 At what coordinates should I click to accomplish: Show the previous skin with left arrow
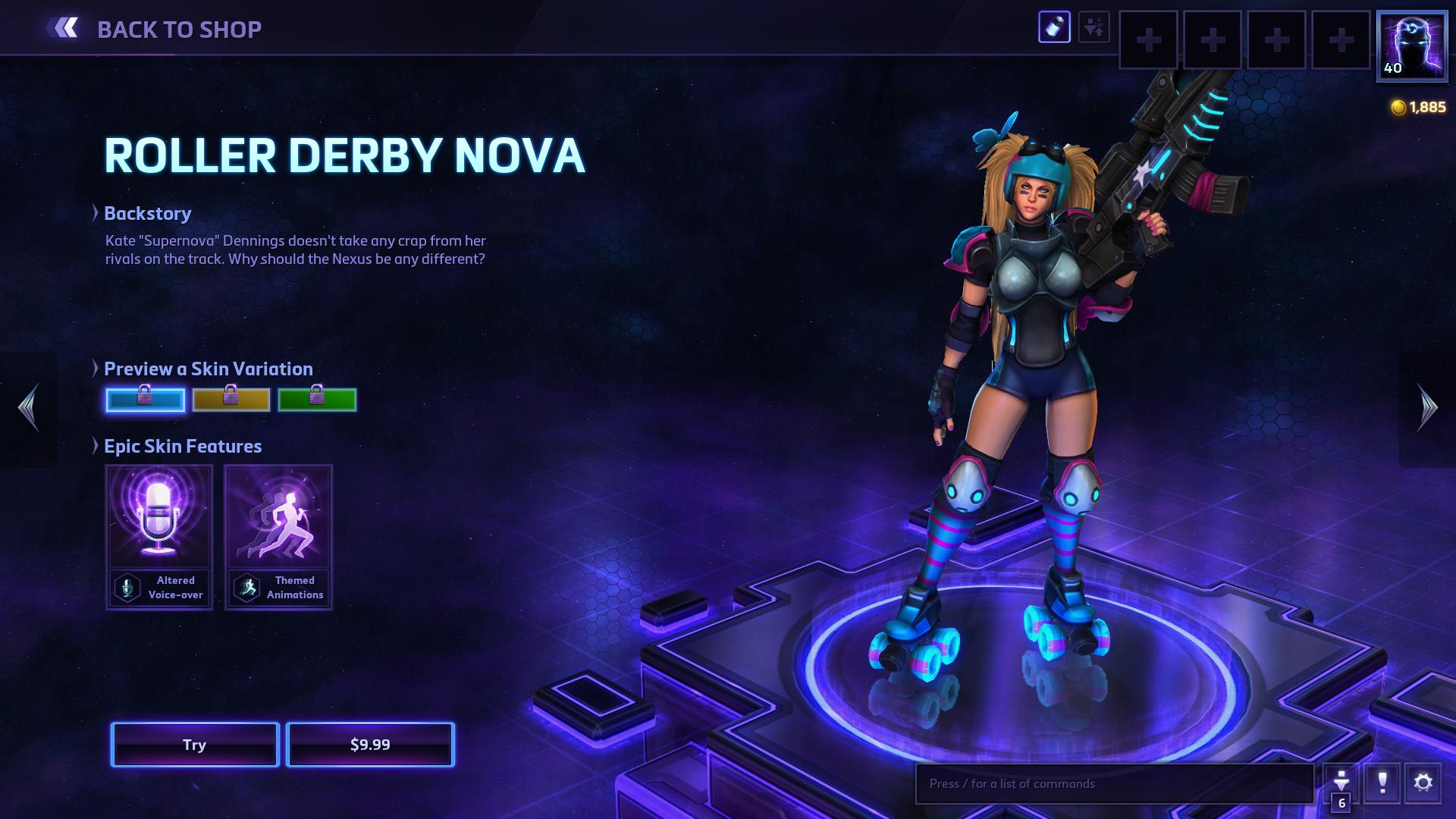click(29, 408)
